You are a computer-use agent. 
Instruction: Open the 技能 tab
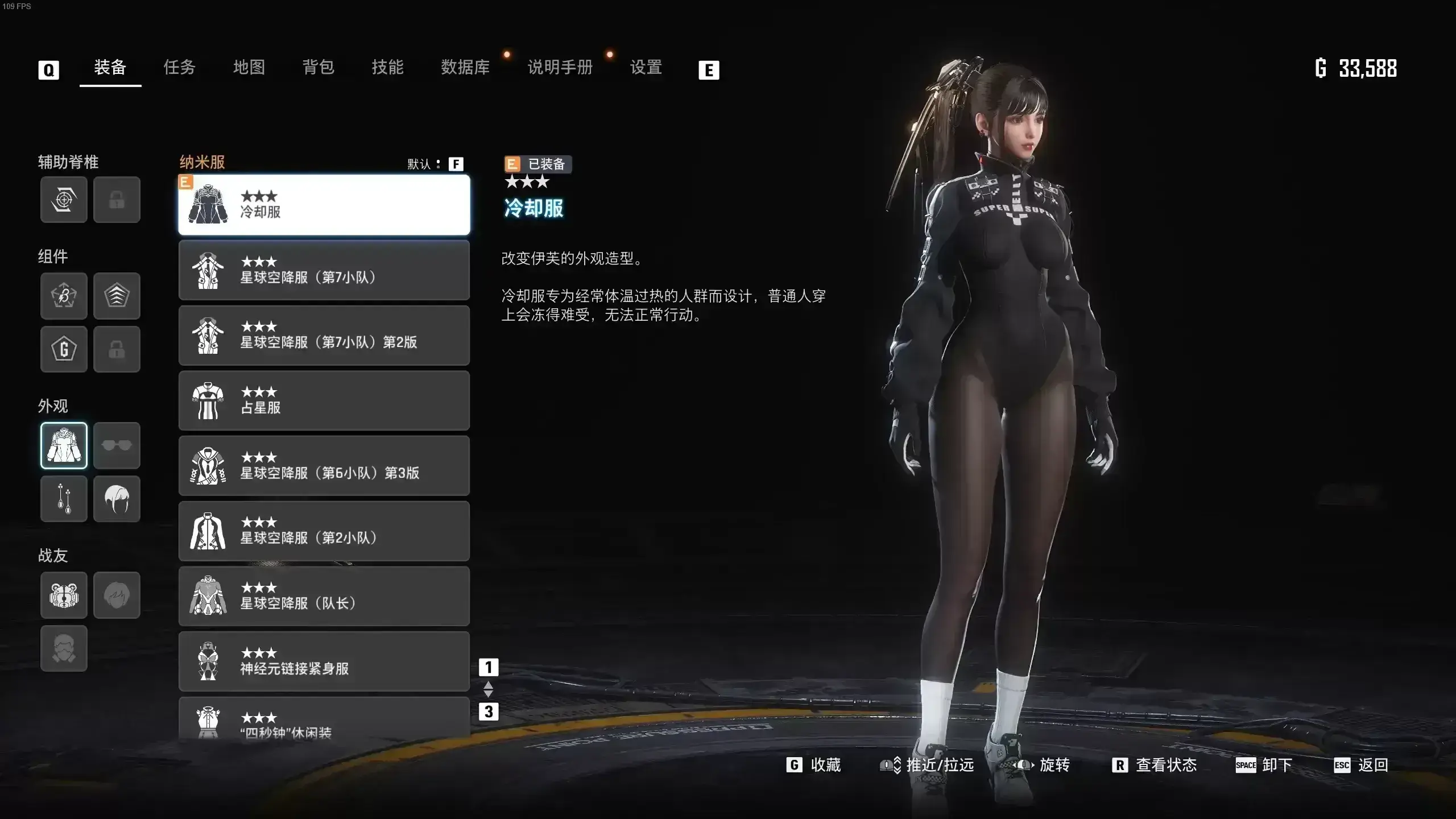[x=387, y=68]
